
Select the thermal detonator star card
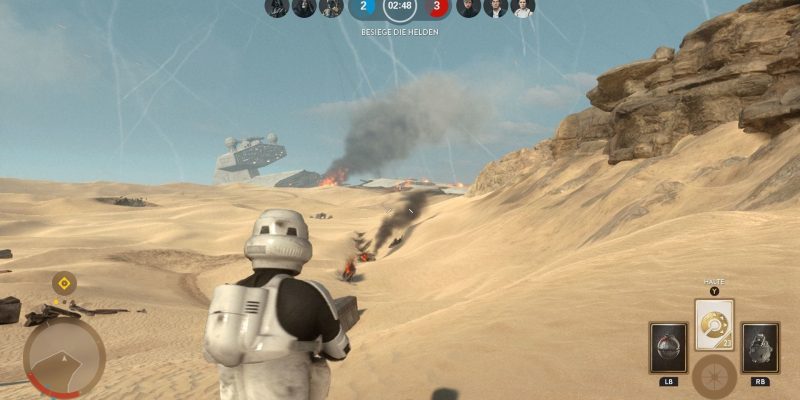tap(667, 347)
